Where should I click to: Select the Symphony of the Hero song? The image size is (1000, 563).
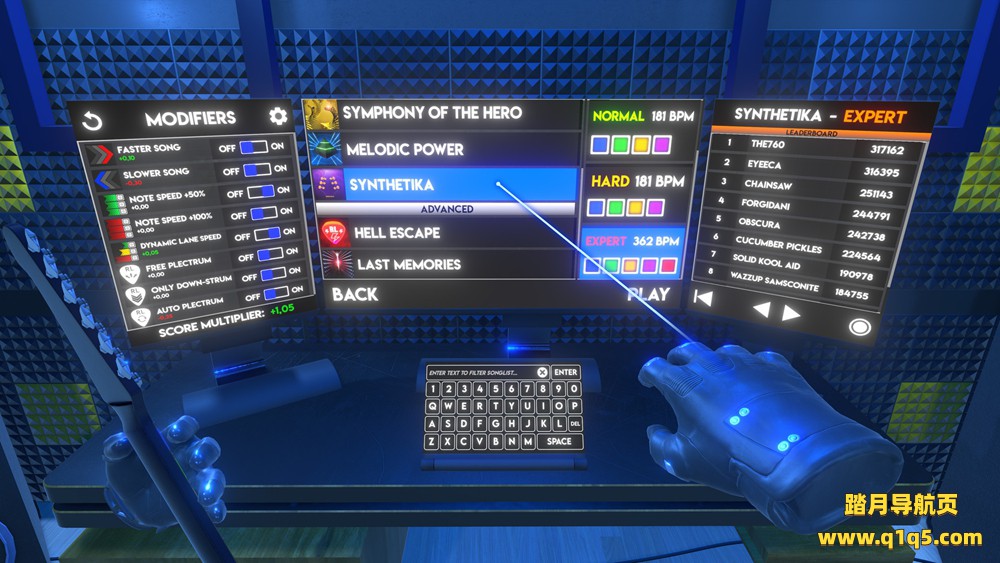pos(432,114)
